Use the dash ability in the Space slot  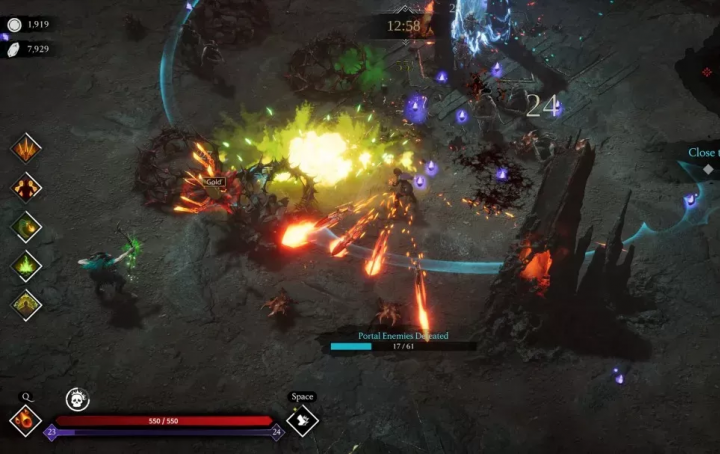pyautogui.click(x=302, y=419)
